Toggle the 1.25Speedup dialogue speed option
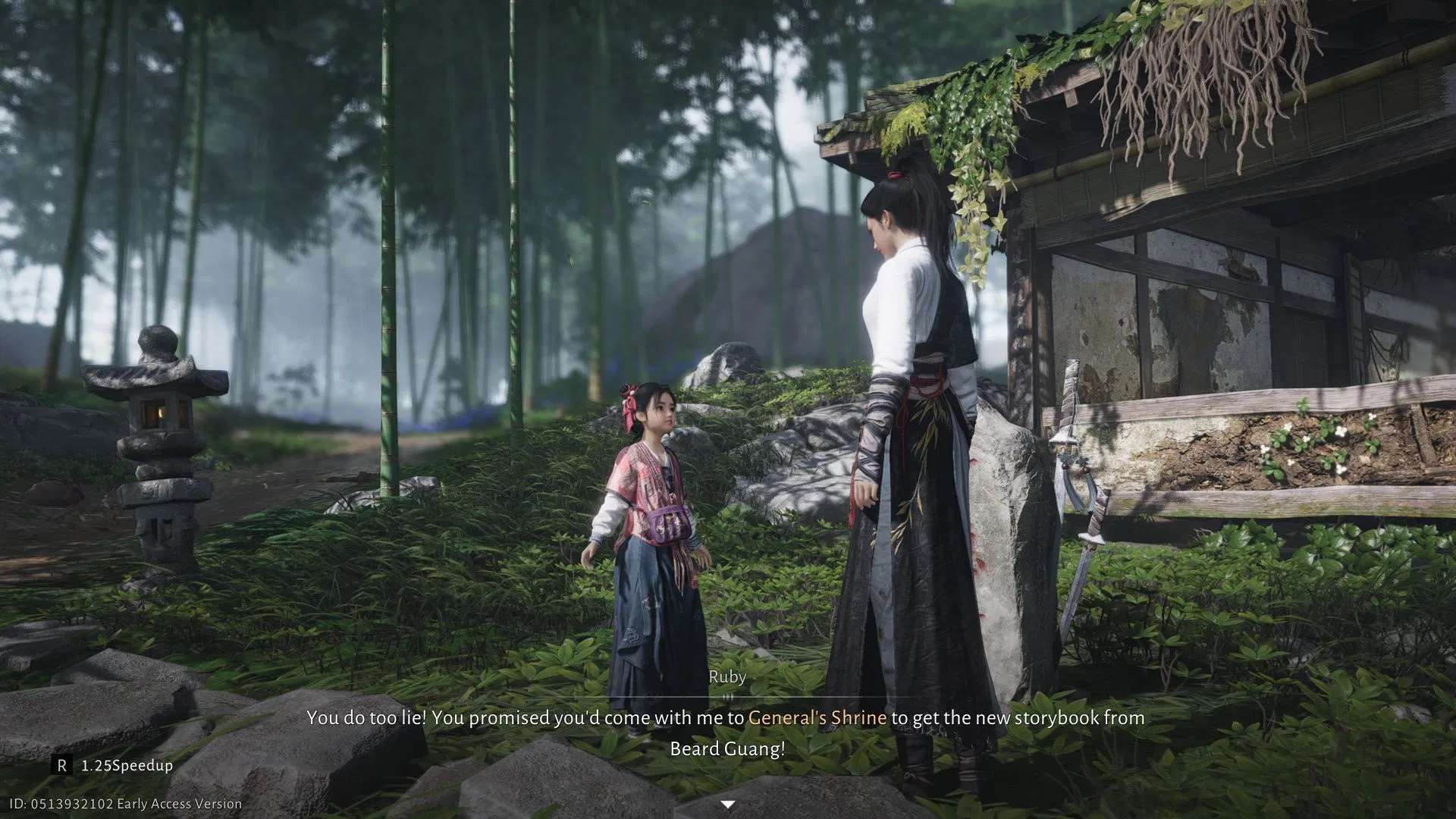 coord(113,765)
